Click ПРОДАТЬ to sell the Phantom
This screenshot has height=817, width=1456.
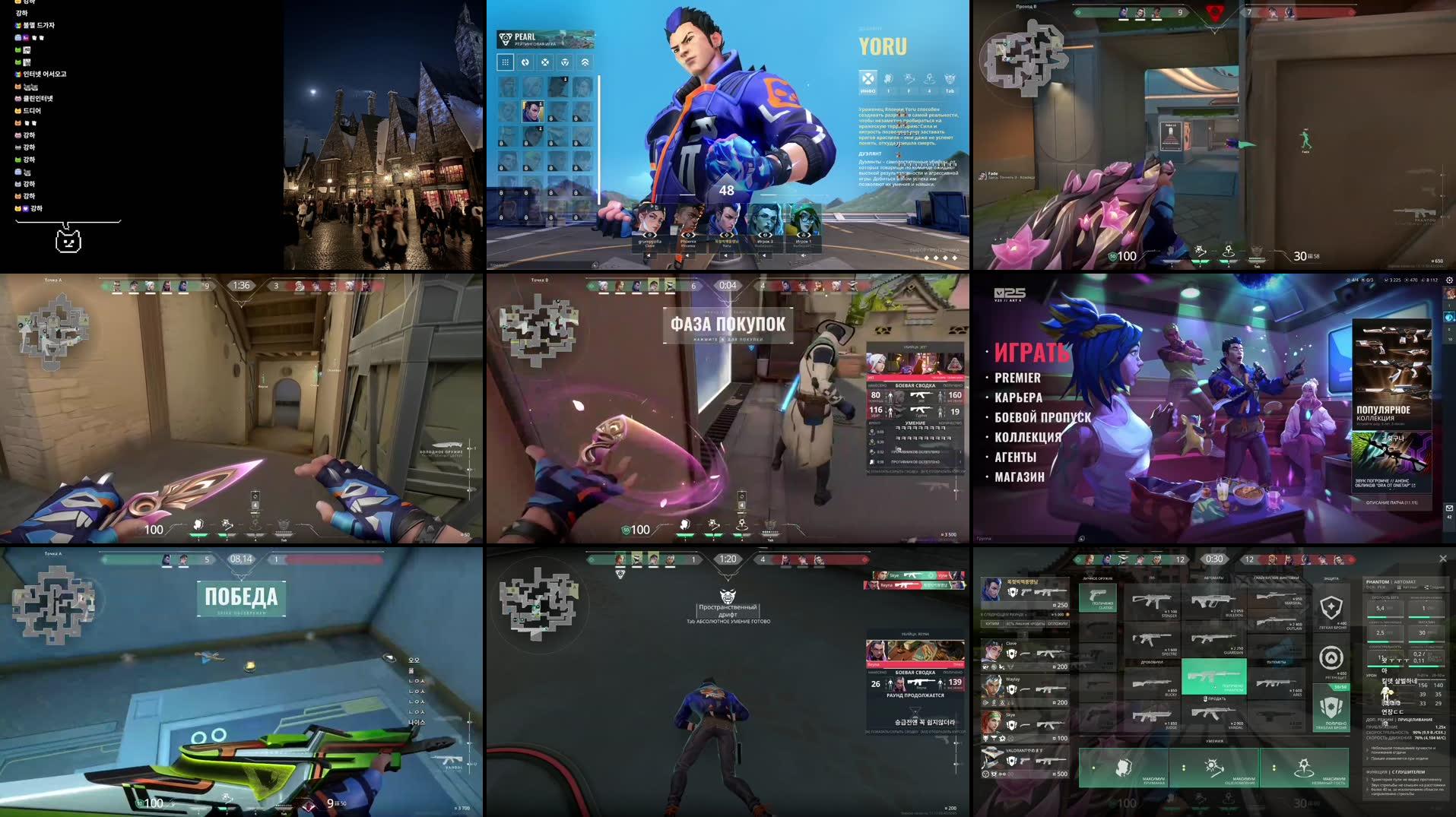pyautogui.click(x=1215, y=698)
